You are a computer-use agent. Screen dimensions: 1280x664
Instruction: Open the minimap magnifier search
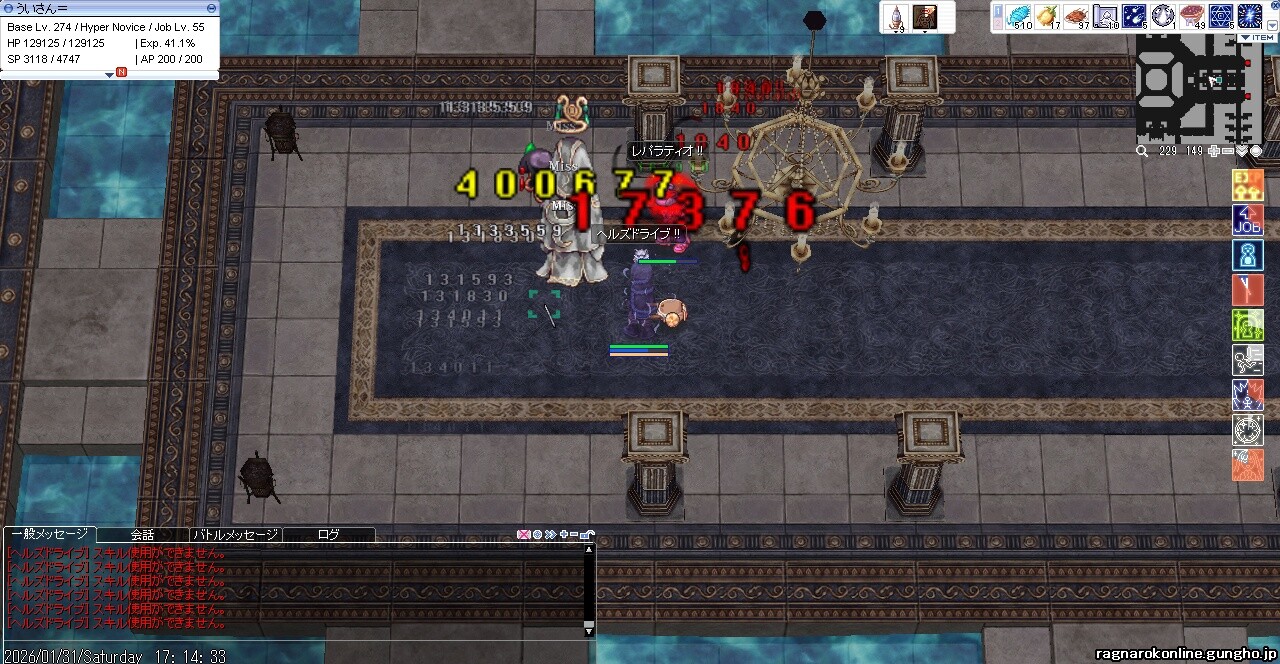point(1142,151)
